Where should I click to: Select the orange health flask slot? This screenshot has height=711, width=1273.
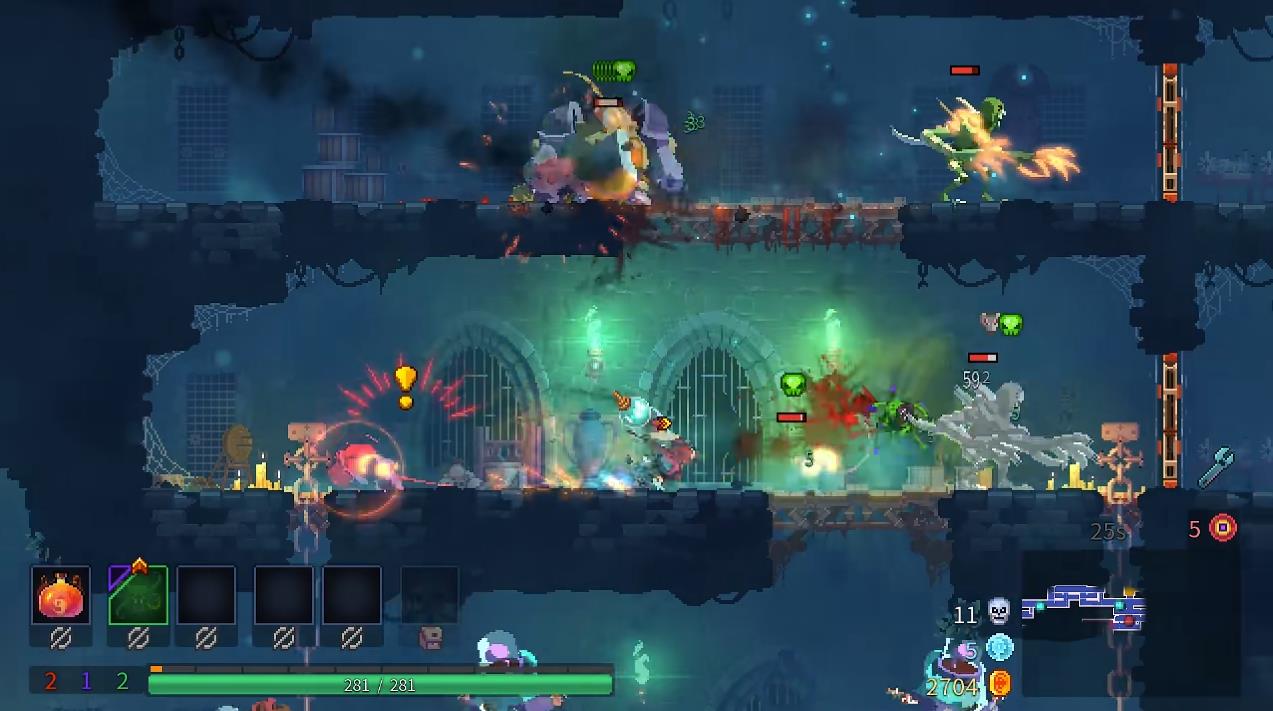pos(60,596)
